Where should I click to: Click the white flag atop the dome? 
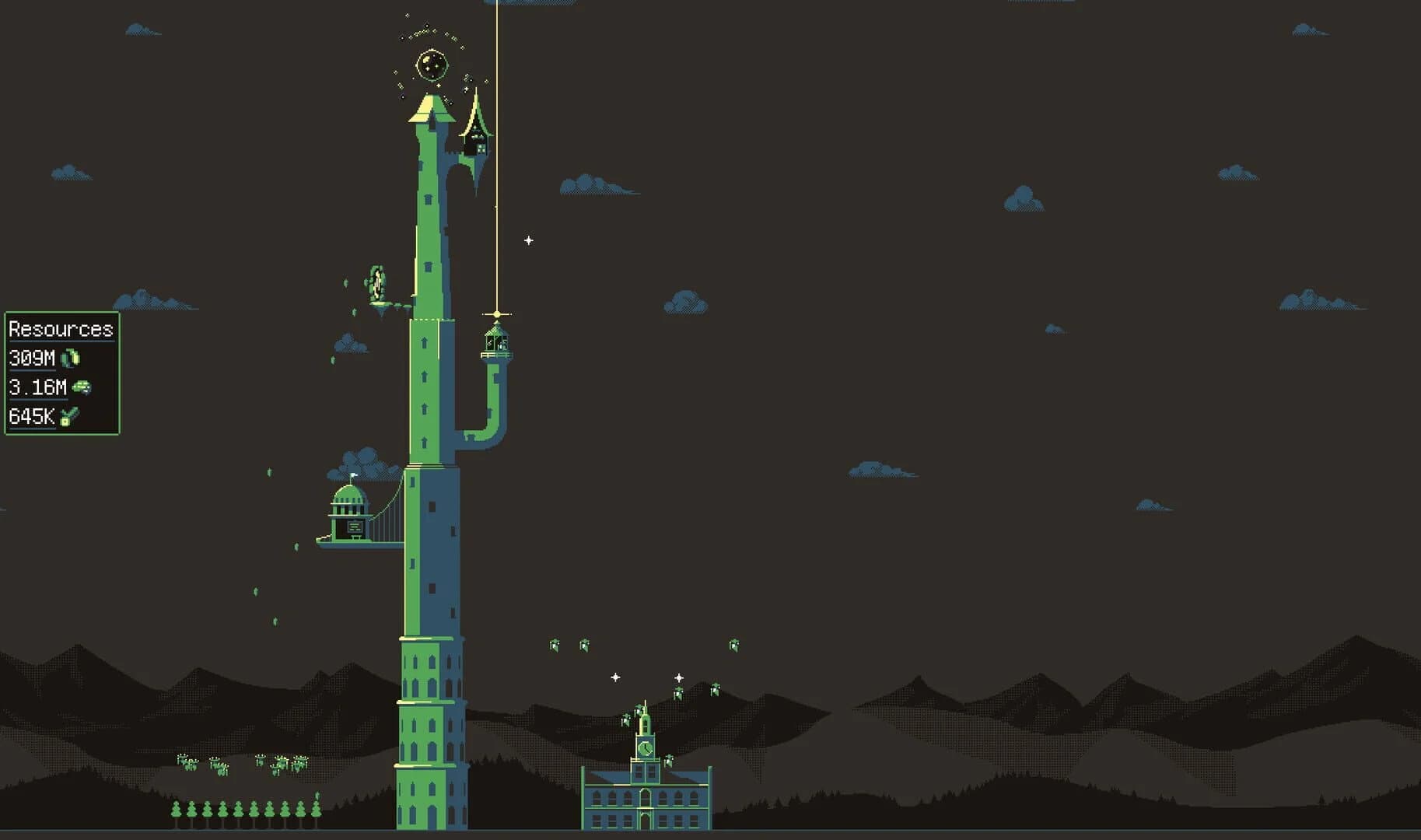tap(354, 475)
